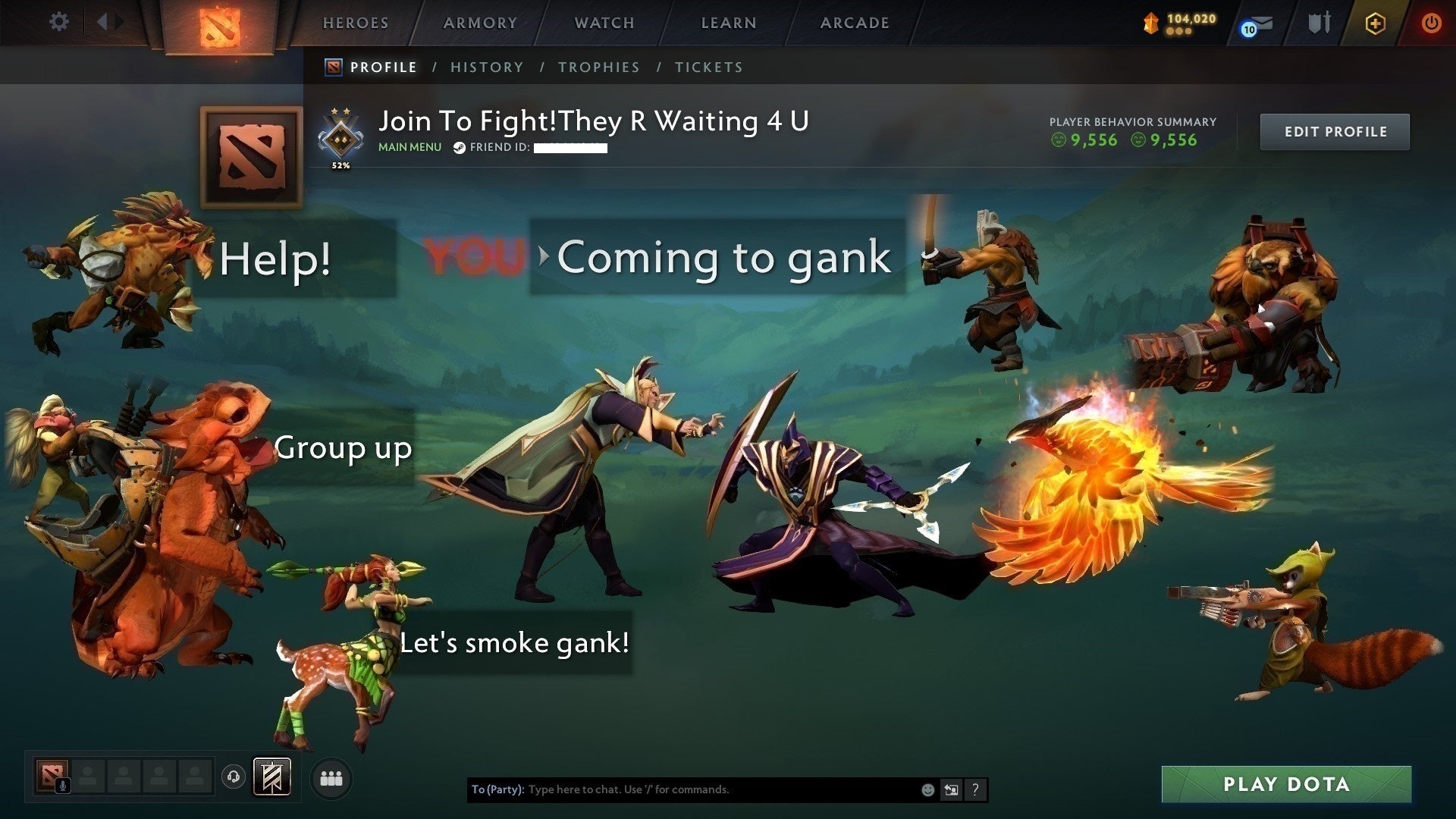Viewport: 1456px width, 819px height.
Task: Open the friends list with the three-person icon
Action: tap(331, 777)
